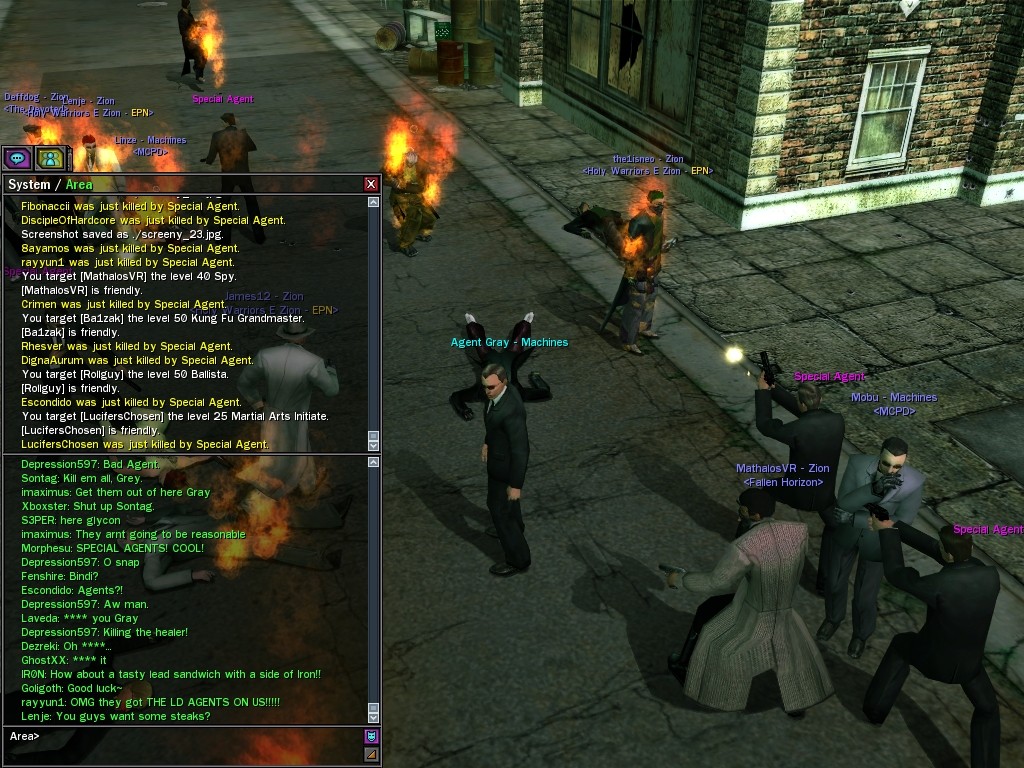
Task: Click the chat window resize corner icon
Action: tap(372, 755)
